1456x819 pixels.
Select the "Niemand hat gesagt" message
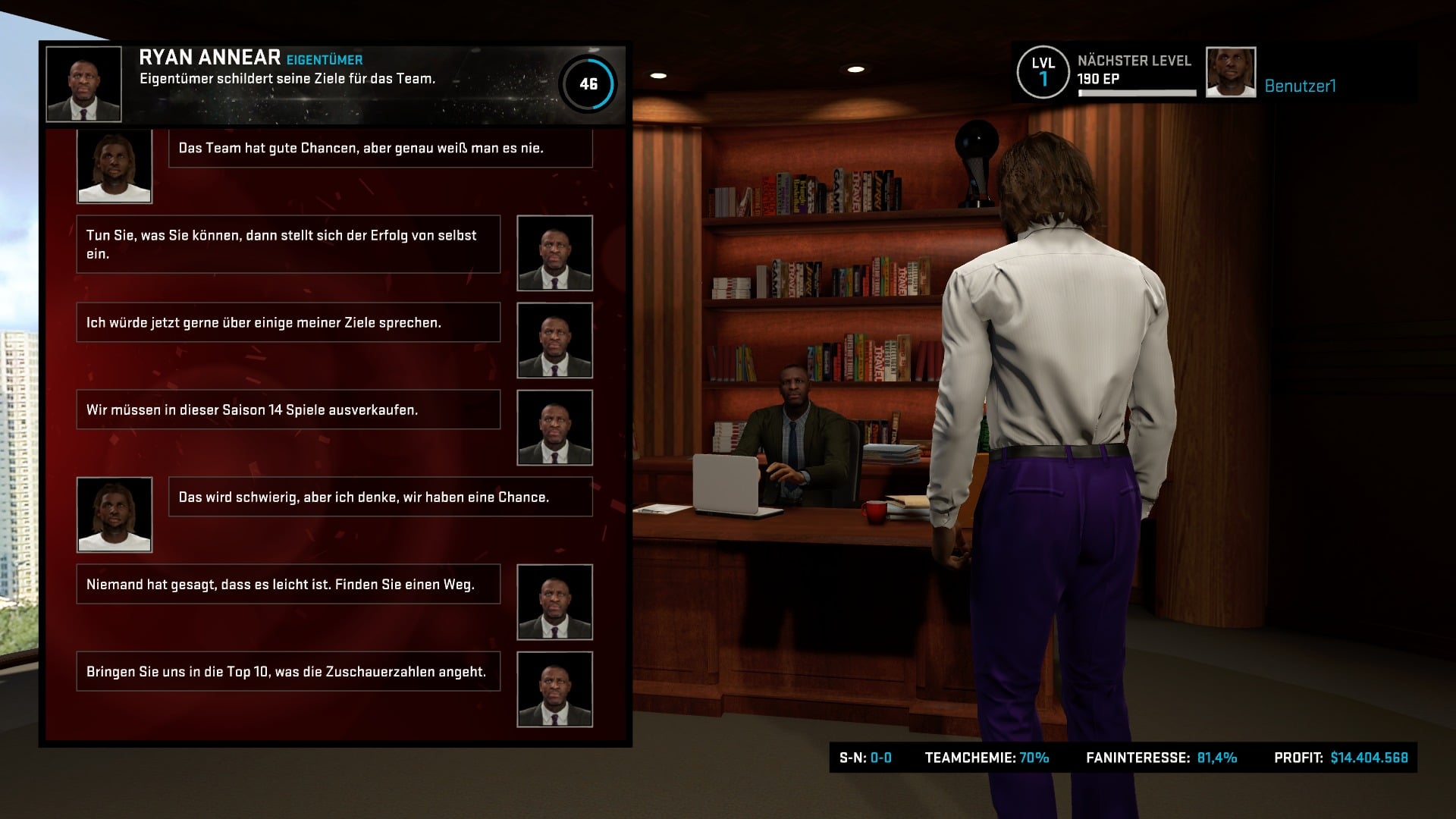coord(288,584)
